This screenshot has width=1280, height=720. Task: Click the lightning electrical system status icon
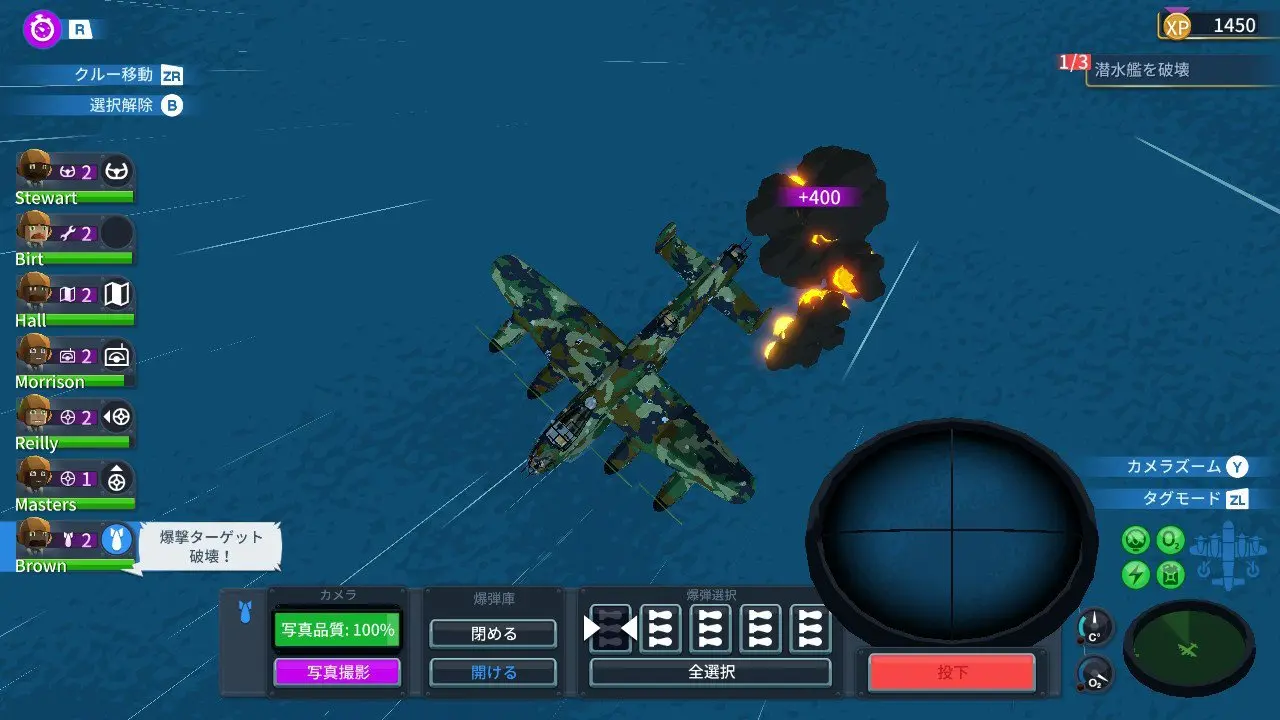tap(1135, 573)
